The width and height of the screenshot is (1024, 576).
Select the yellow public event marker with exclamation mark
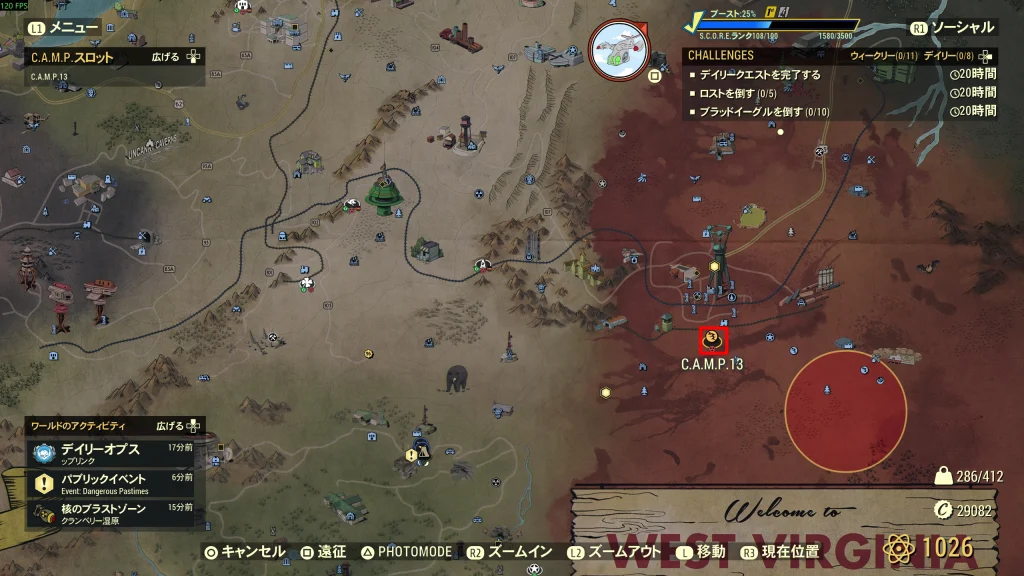point(411,455)
